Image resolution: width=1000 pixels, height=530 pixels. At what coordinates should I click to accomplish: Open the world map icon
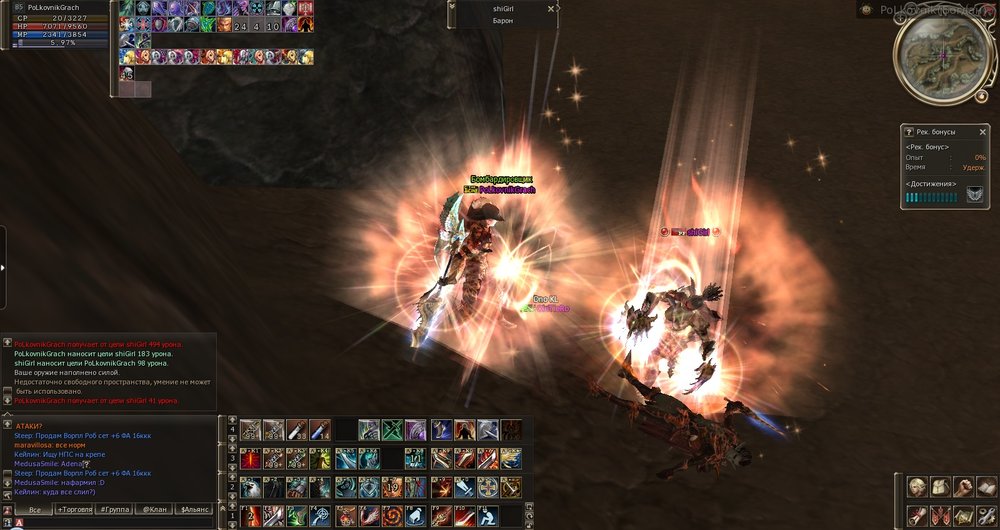[963, 514]
